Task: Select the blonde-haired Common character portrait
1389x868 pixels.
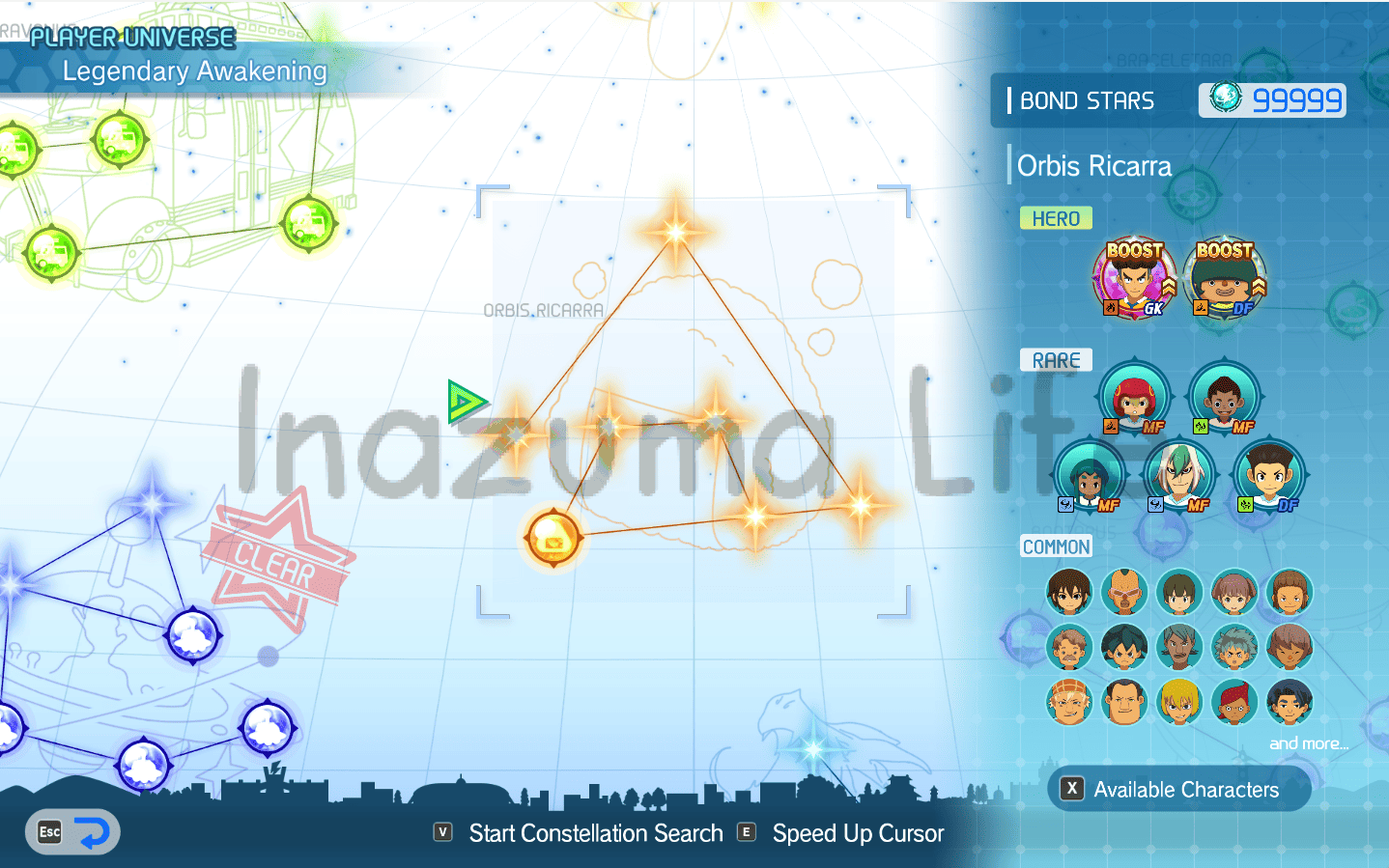Action: [x=1178, y=702]
